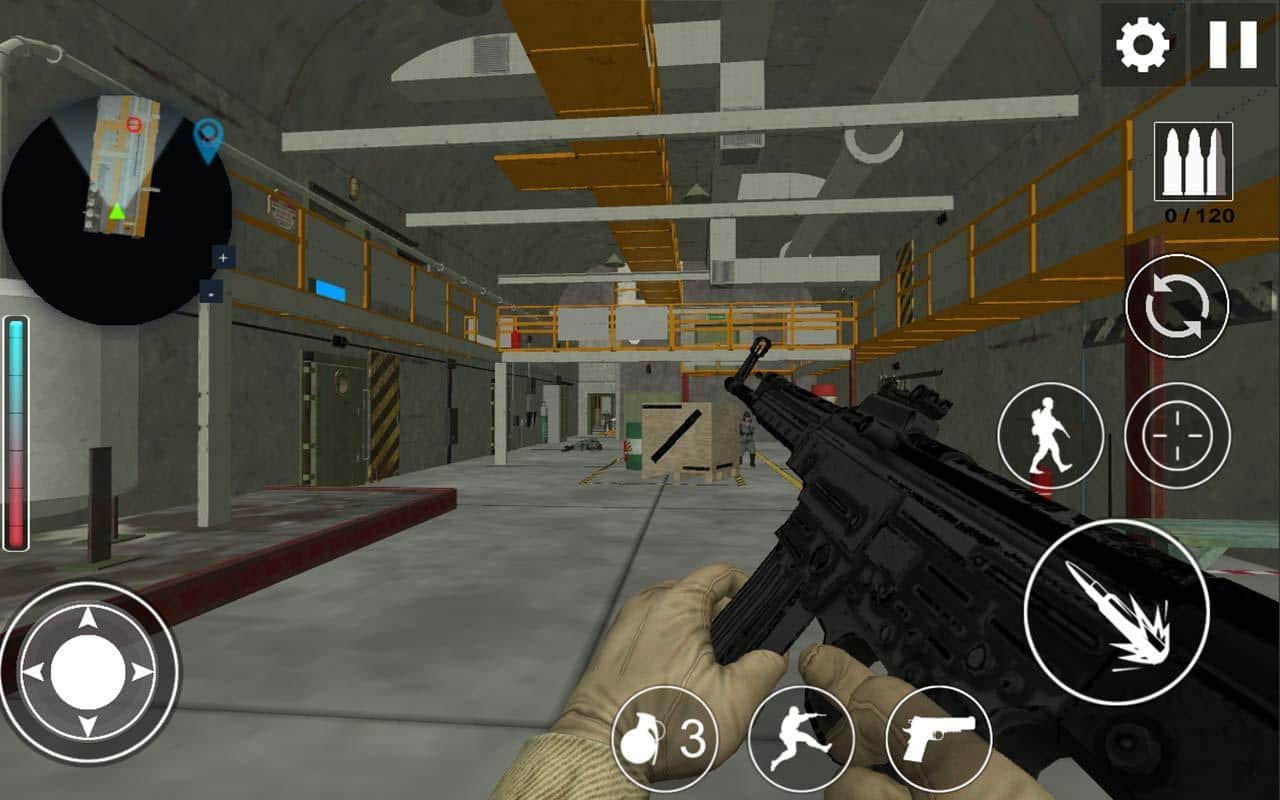Toggle the crouching soldier stance button
The width and height of the screenshot is (1280, 800).
pos(1050,436)
